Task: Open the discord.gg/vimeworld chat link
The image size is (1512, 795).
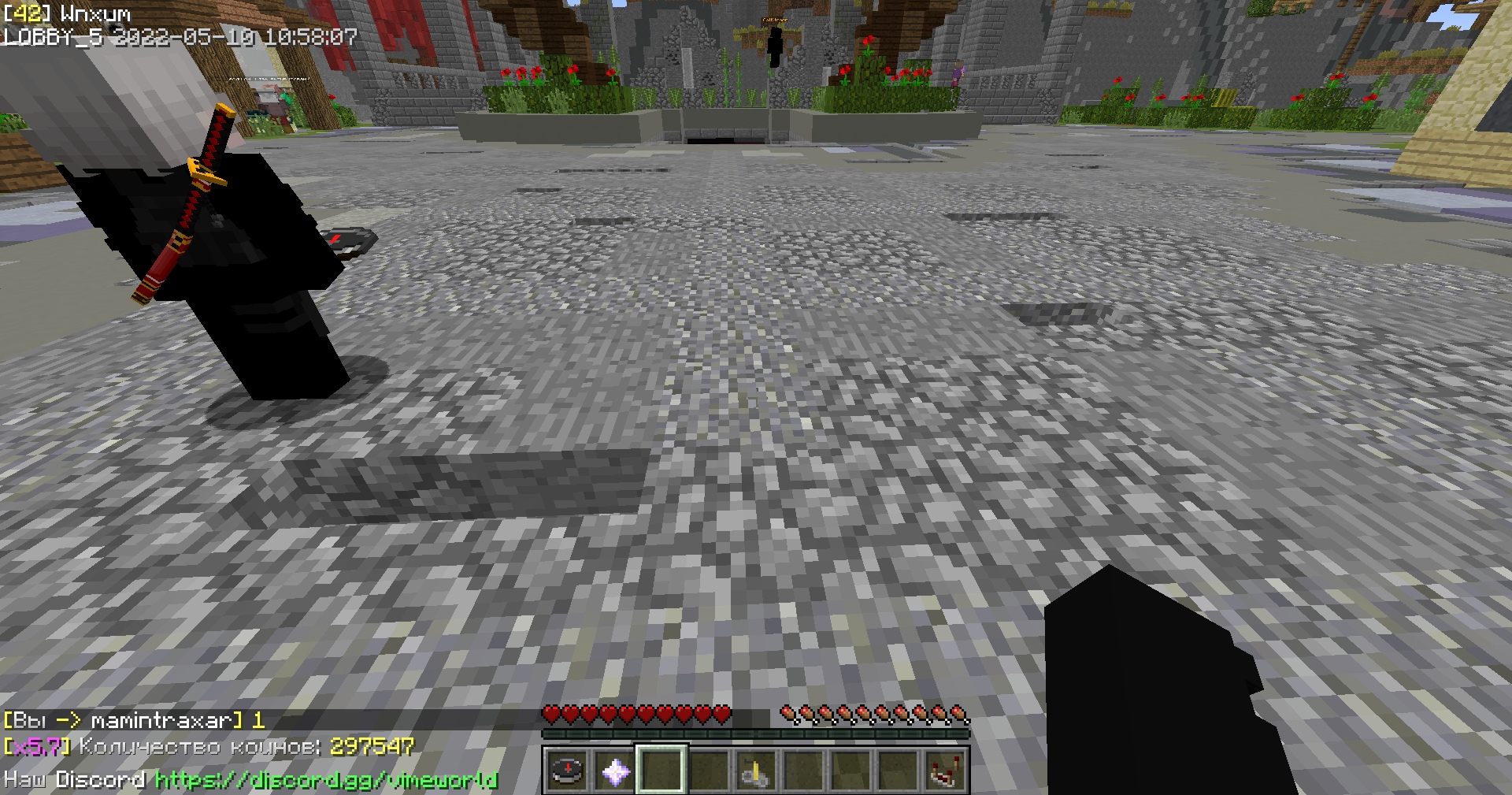Action: (x=327, y=780)
